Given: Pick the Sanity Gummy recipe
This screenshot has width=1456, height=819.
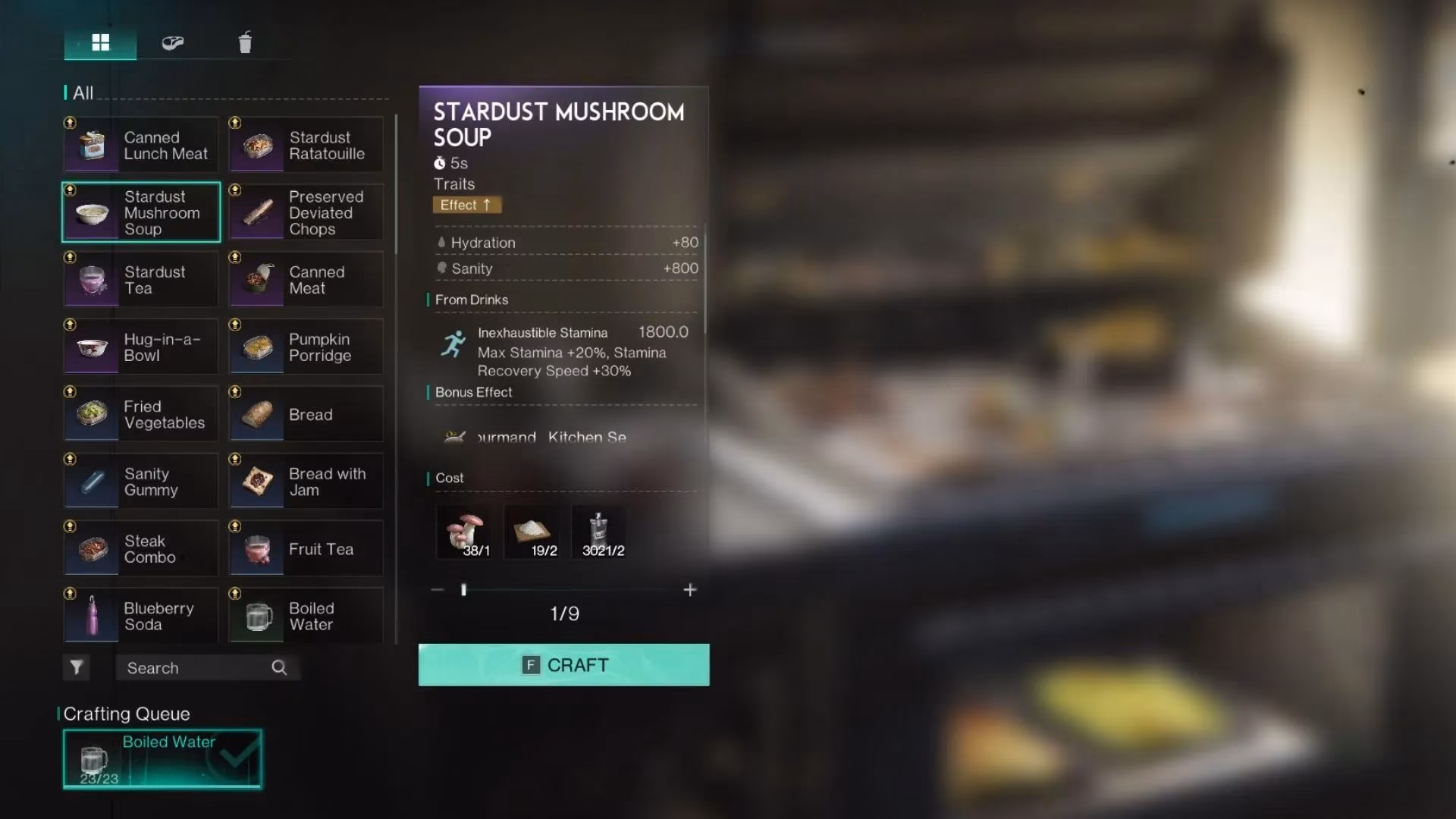Looking at the screenshot, I should (x=141, y=482).
